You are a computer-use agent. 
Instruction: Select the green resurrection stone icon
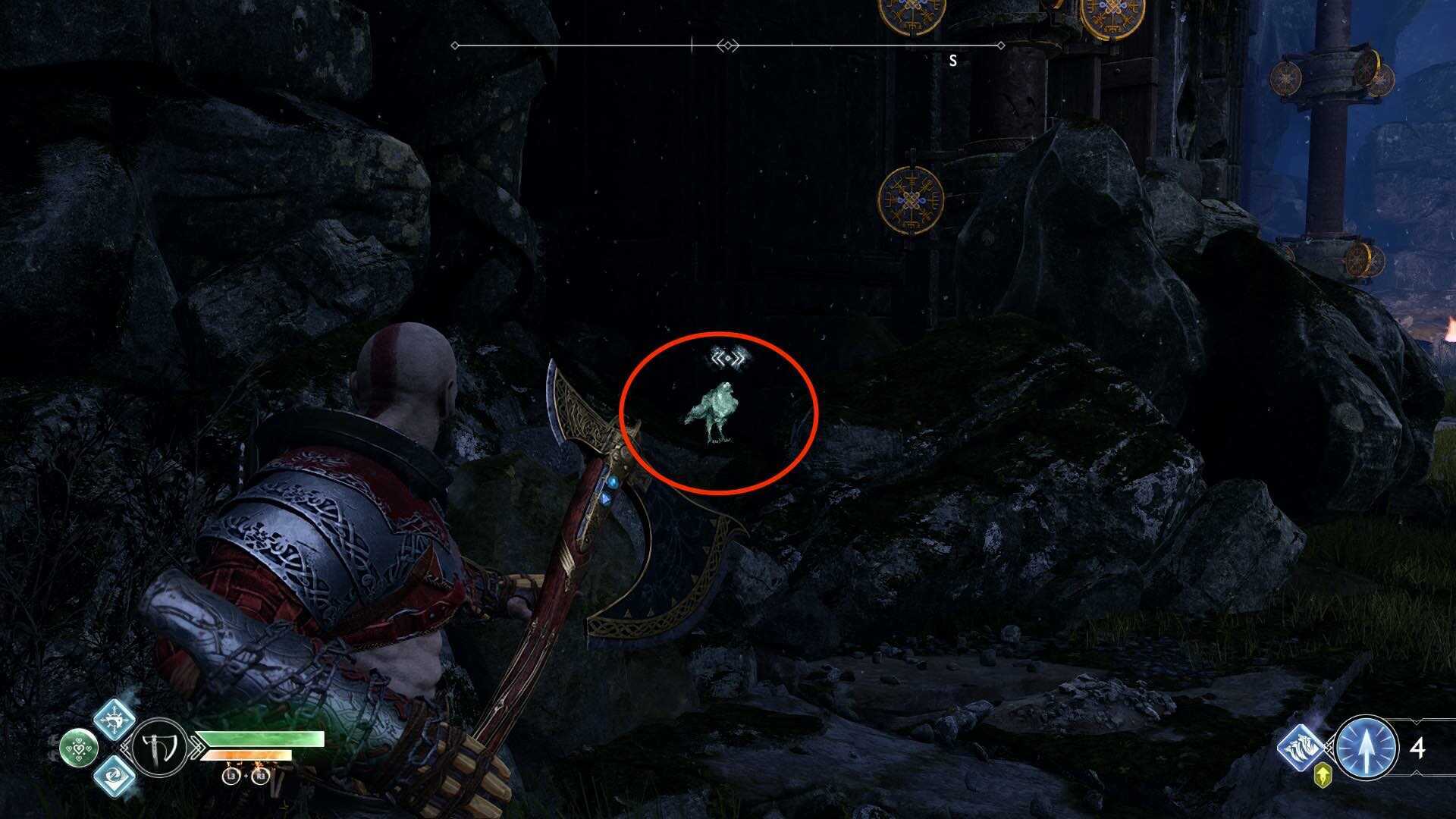[78, 748]
